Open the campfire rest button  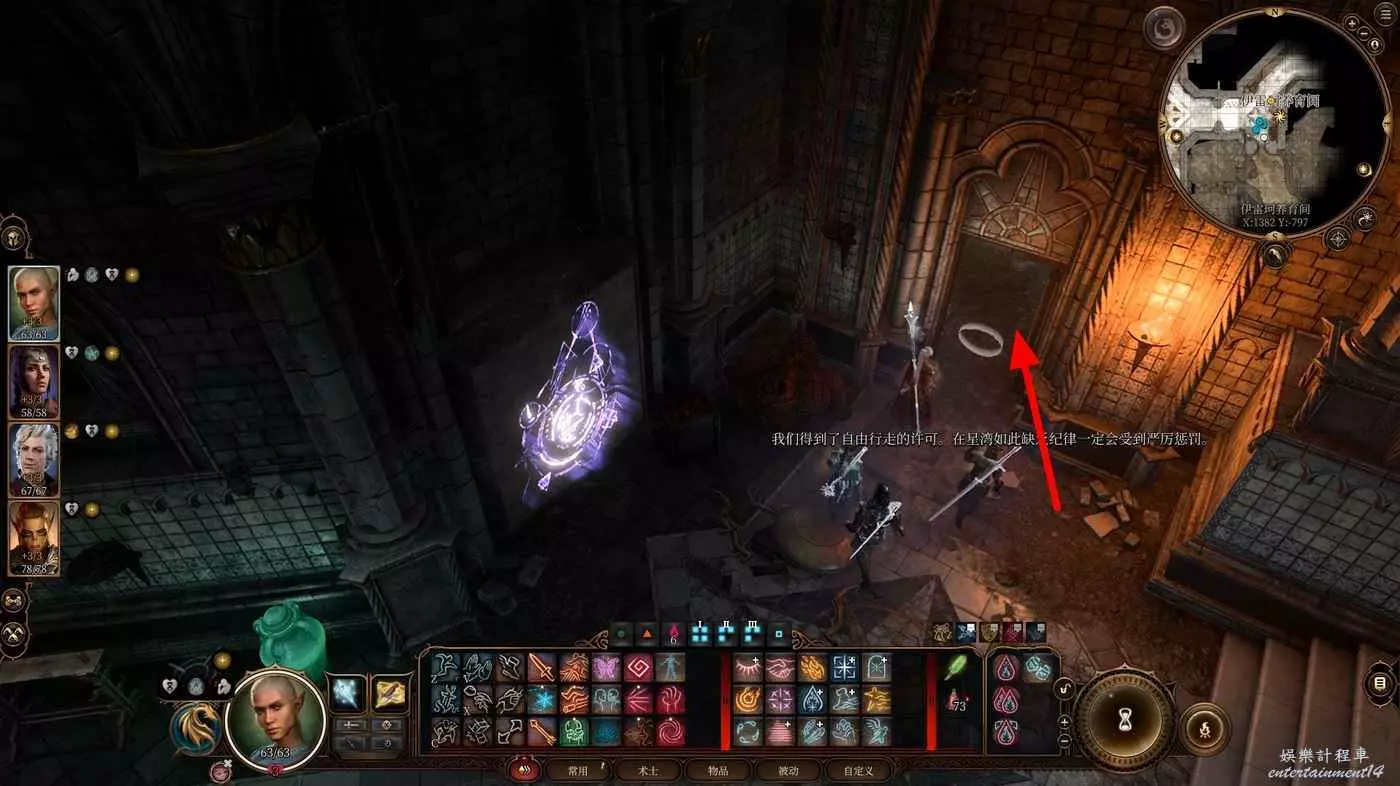click(x=1204, y=729)
